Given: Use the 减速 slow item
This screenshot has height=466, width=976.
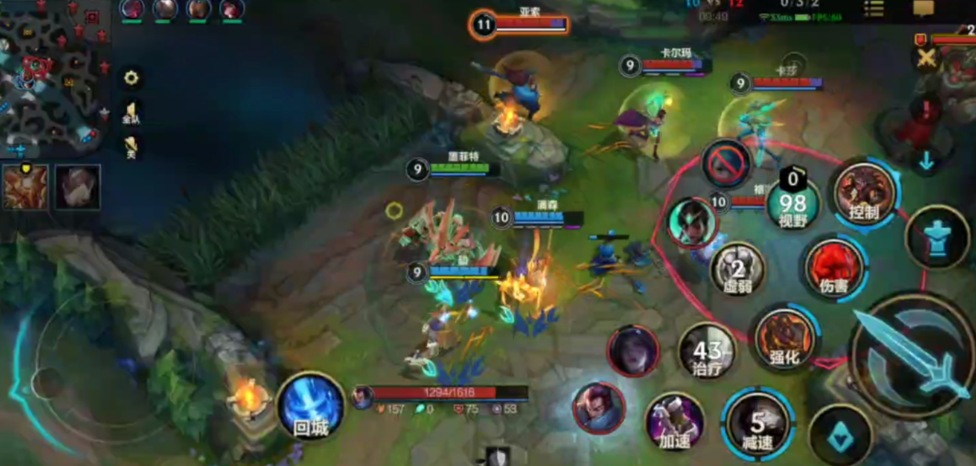Looking at the screenshot, I should click(x=760, y=421).
